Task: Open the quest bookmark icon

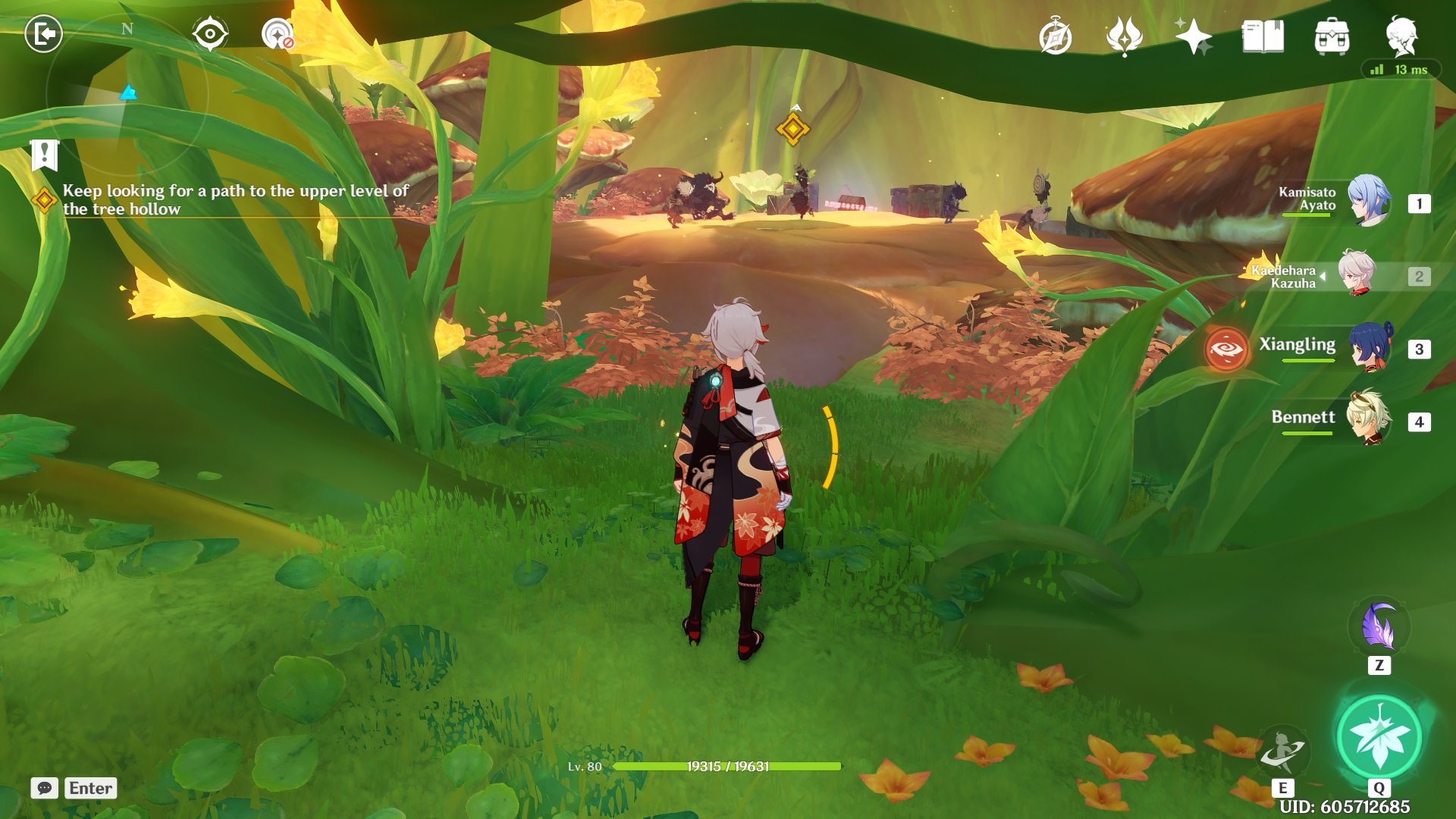Action: click(44, 155)
